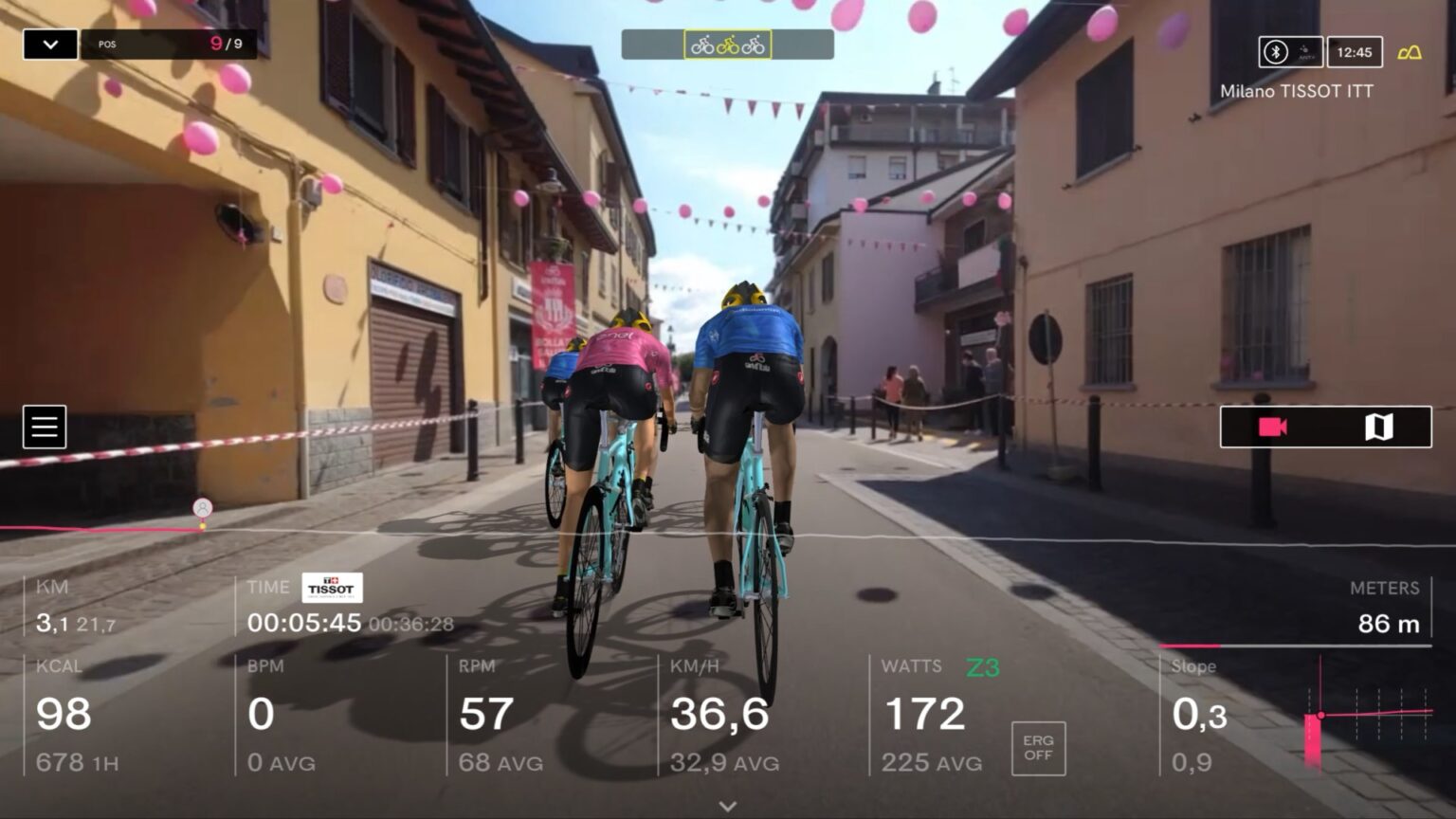Select the TISSOT sponsor logo
Viewport: 1456px width, 819px height.
click(x=332, y=588)
